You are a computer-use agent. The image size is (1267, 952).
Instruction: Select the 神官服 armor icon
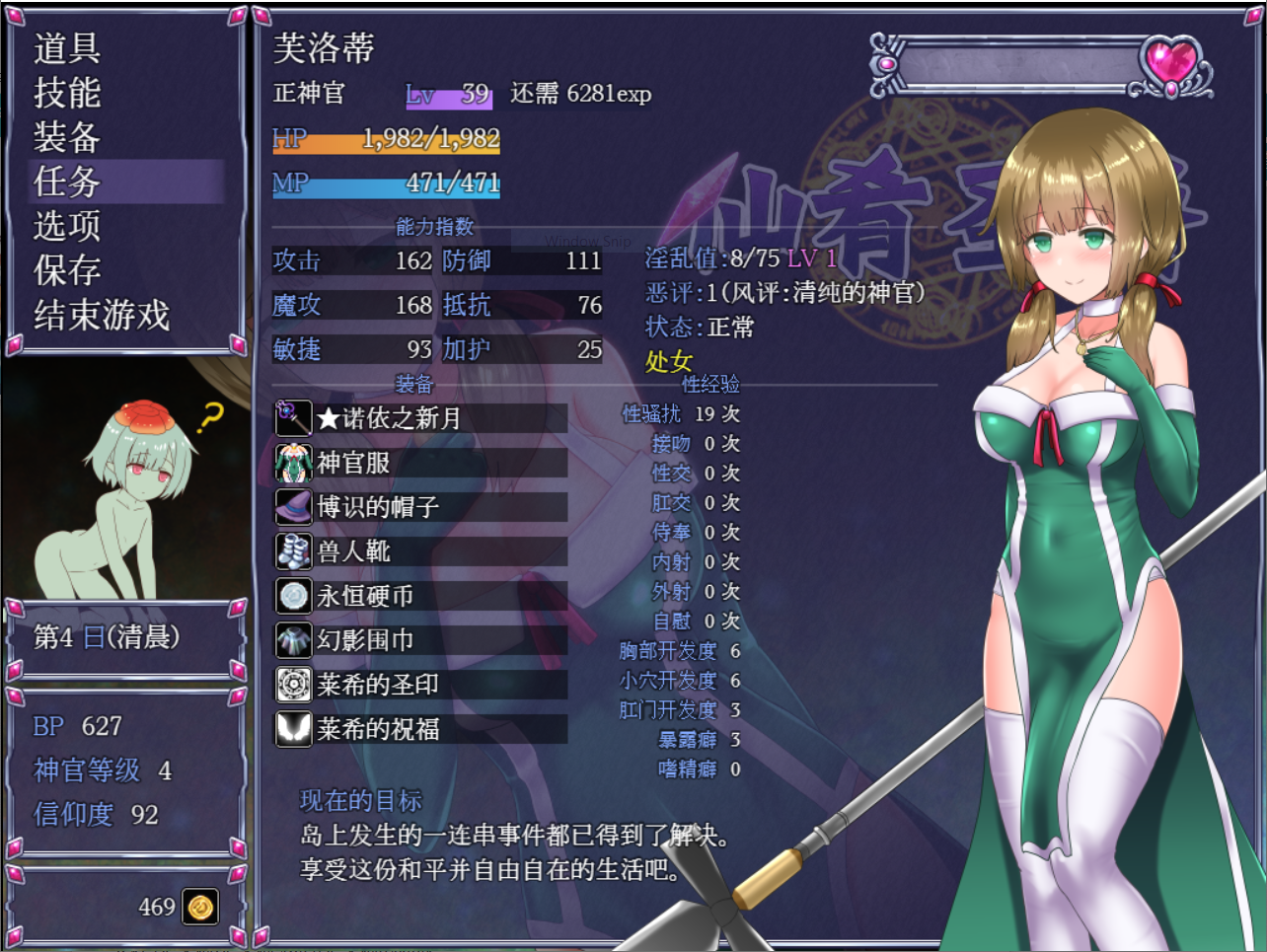click(291, 462)
